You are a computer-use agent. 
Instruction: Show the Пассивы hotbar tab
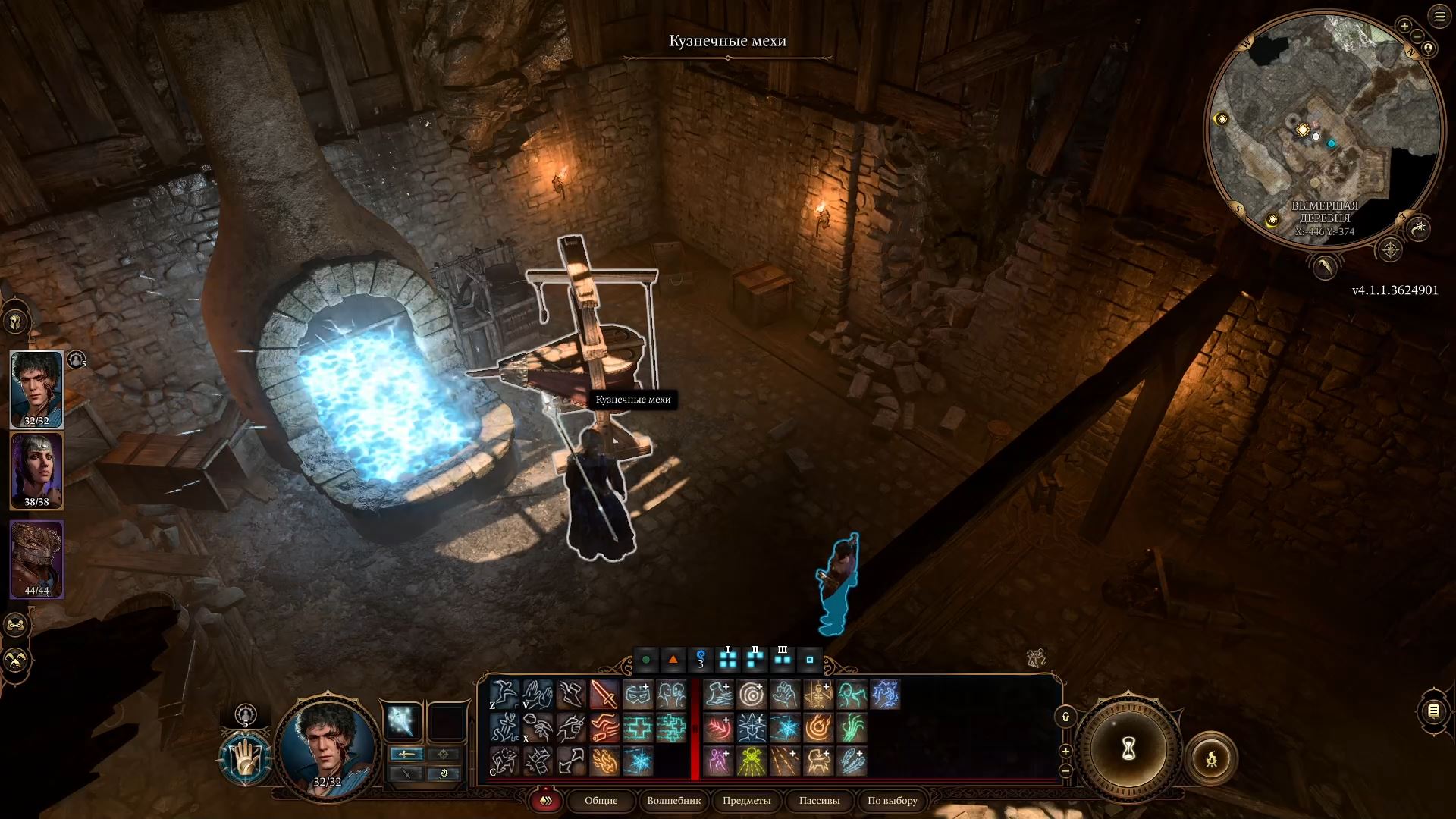click(x=819, y=800)
